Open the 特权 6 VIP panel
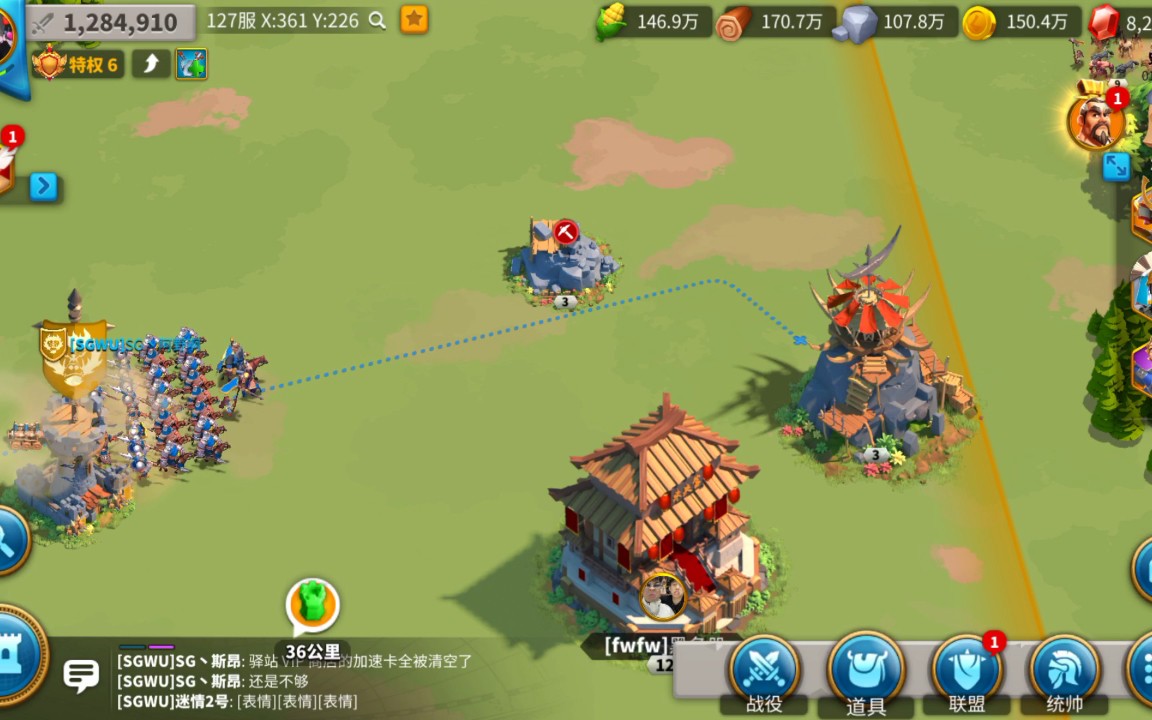Image resolution: width=1152 pixels, height=720 pixels. (x=77, y=65)
